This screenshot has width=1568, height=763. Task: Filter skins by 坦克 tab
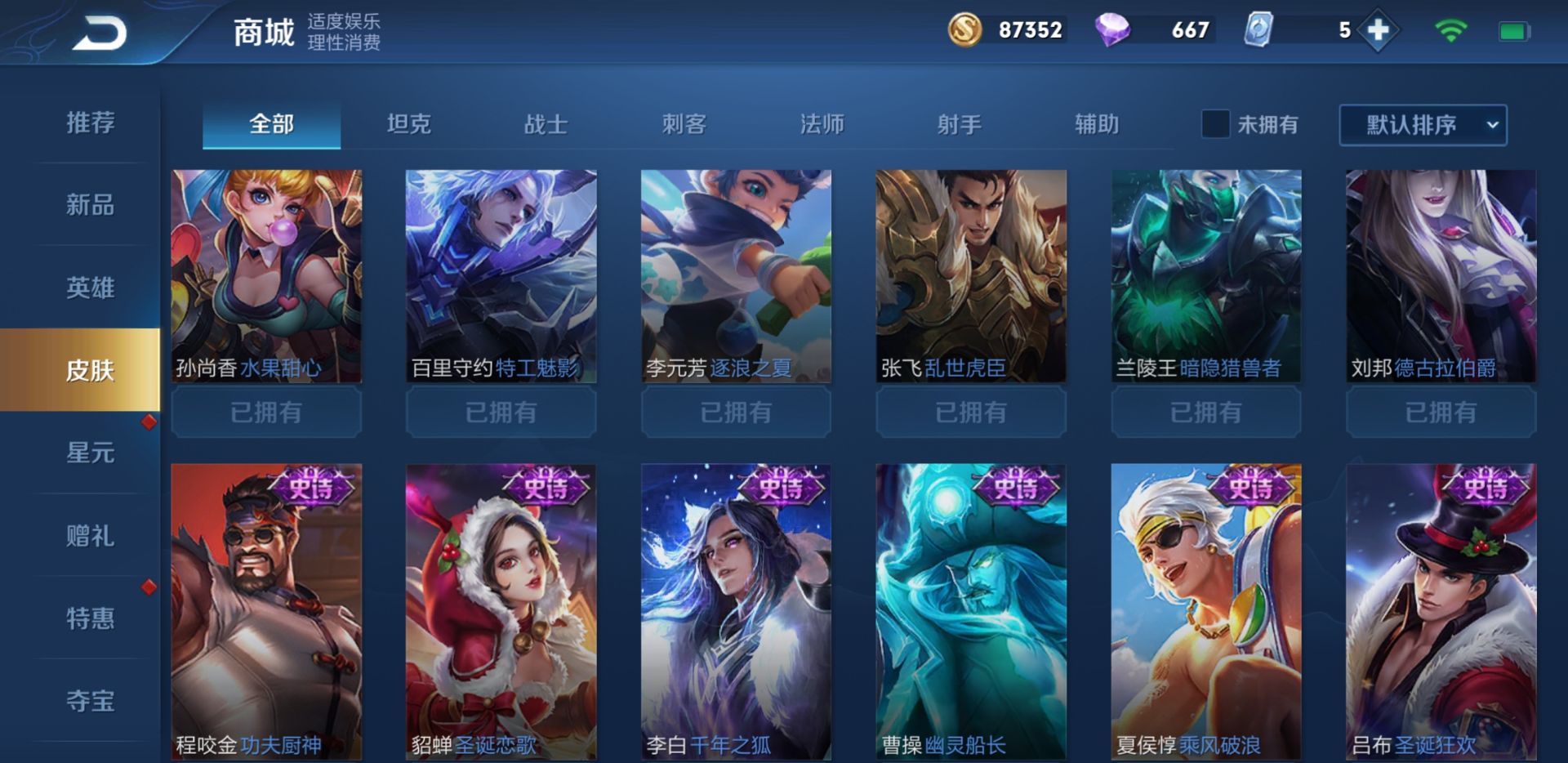[408, 124]
